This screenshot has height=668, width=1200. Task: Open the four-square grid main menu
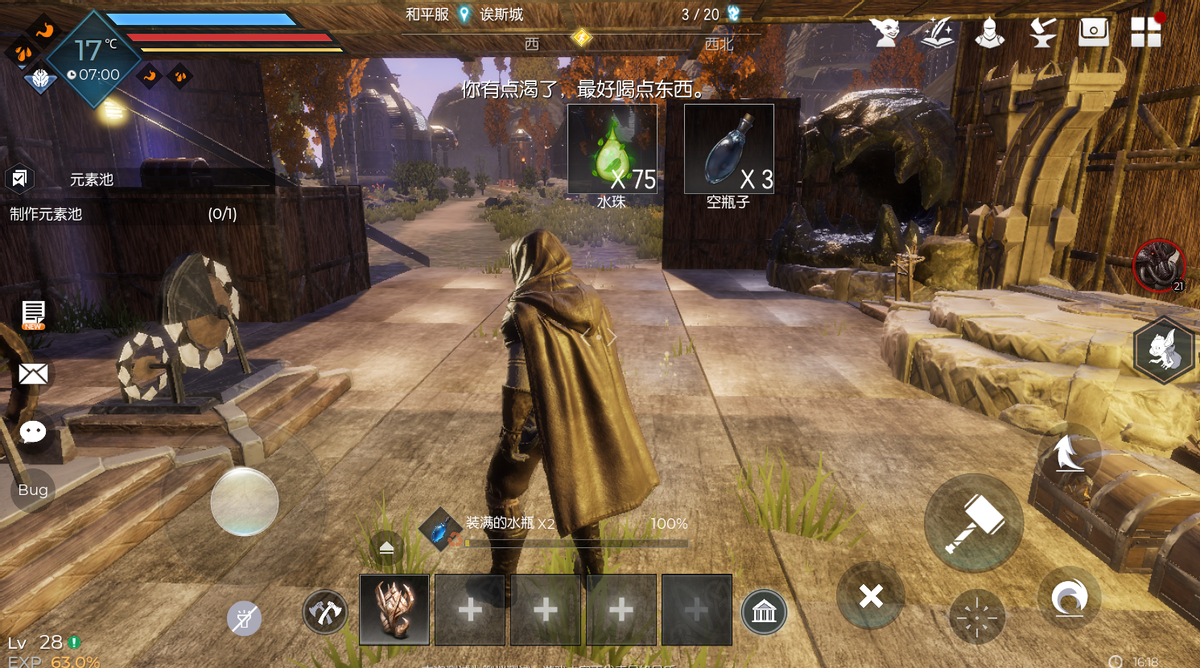coord(1146,32)
